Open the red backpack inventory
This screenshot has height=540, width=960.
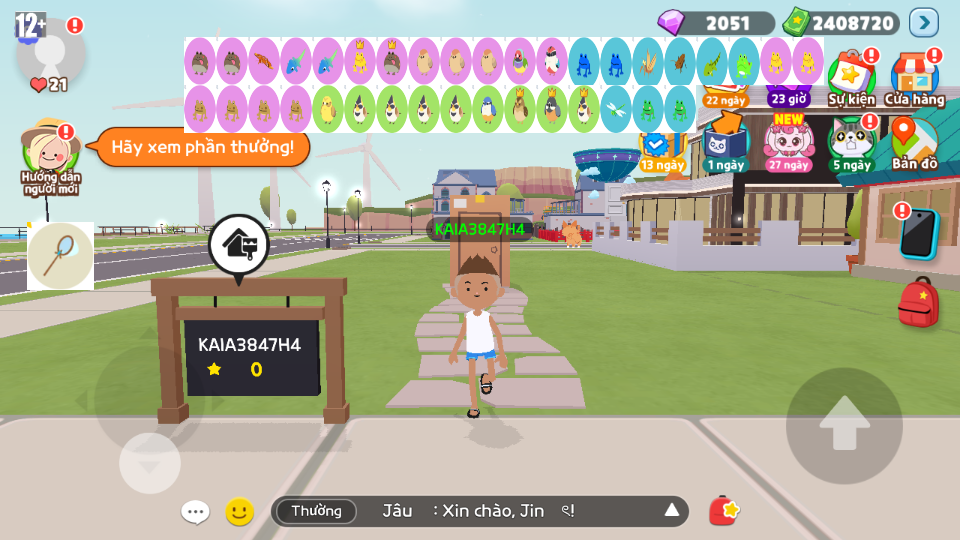[918, 303]
